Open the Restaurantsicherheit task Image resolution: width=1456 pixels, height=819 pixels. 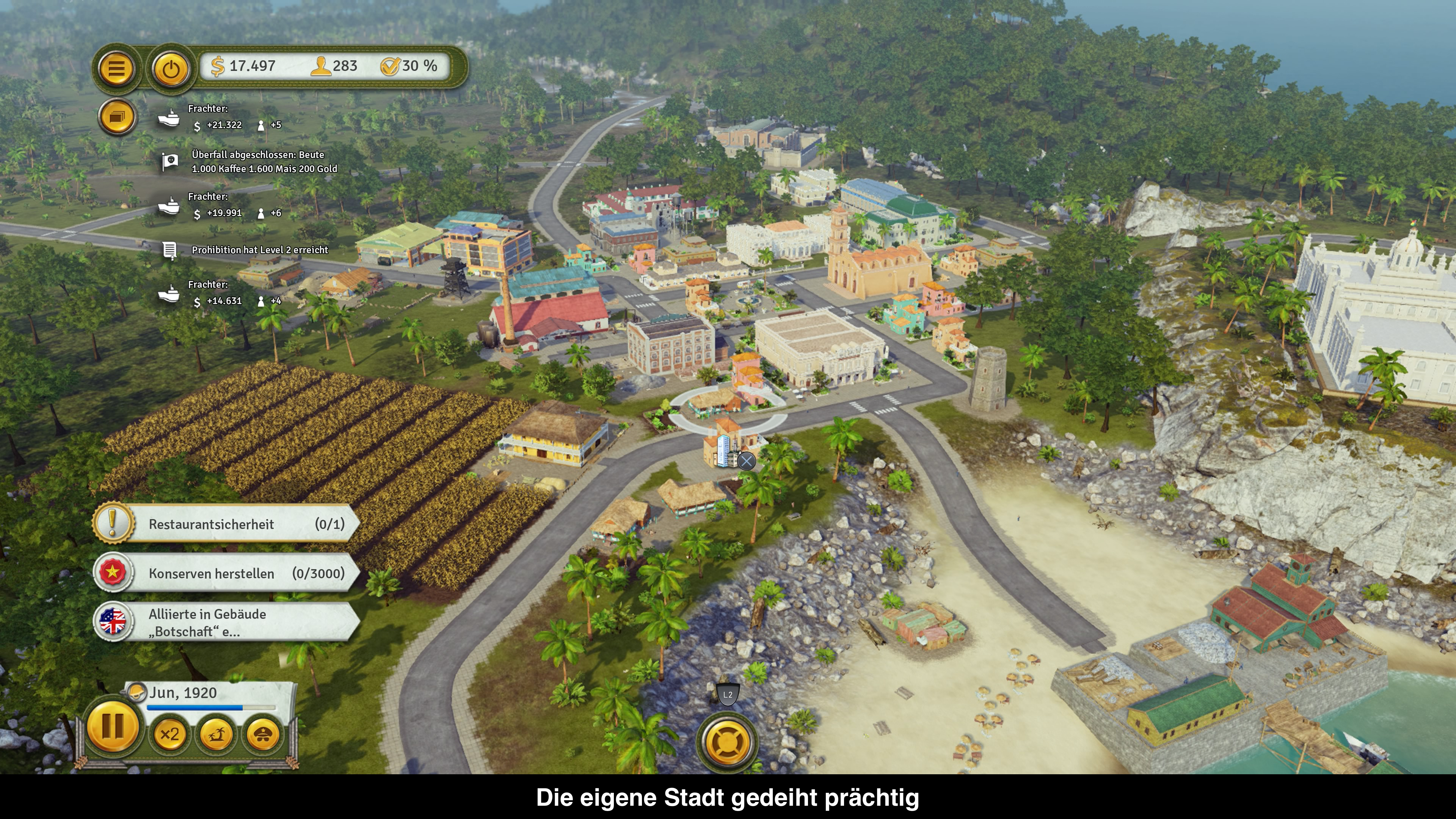[x=226, y=524]
